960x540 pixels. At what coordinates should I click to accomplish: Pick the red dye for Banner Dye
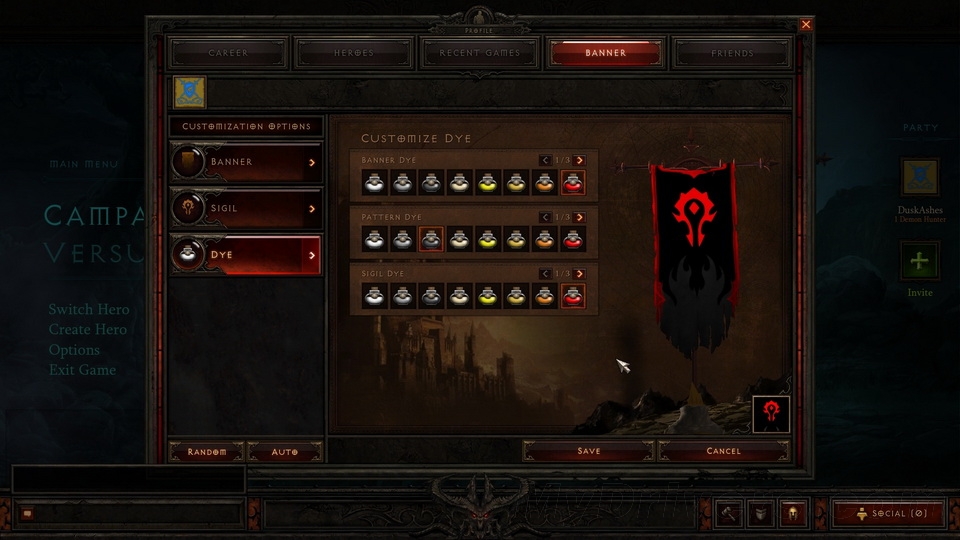tap(573, 183)
